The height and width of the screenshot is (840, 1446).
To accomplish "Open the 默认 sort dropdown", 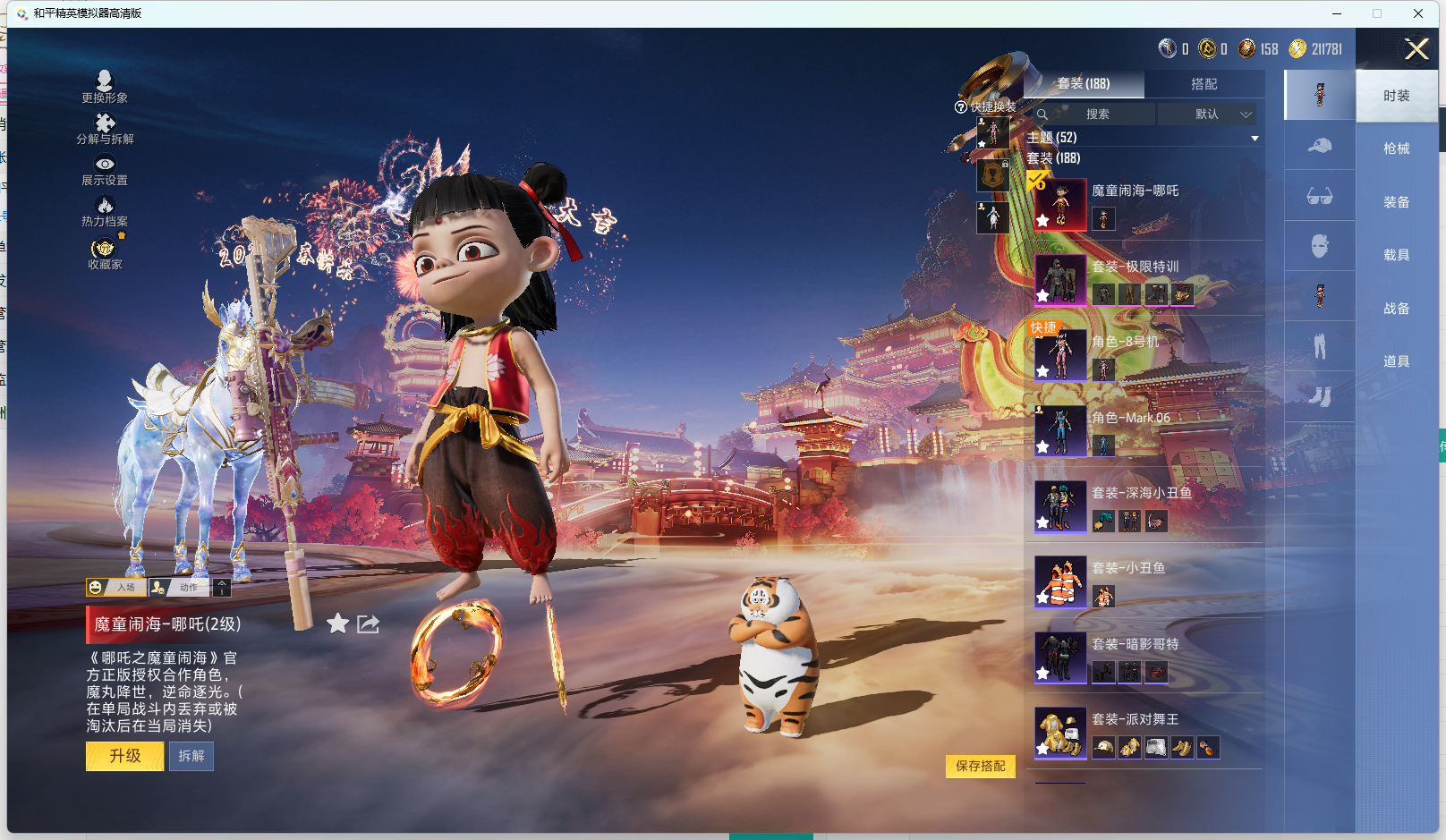I will (1207, 115).
